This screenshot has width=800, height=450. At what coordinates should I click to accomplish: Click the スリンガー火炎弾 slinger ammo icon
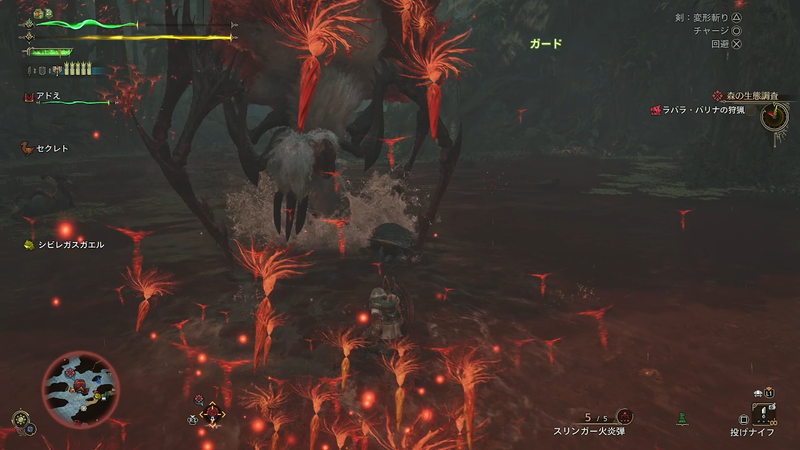click(x=624, y=416)
